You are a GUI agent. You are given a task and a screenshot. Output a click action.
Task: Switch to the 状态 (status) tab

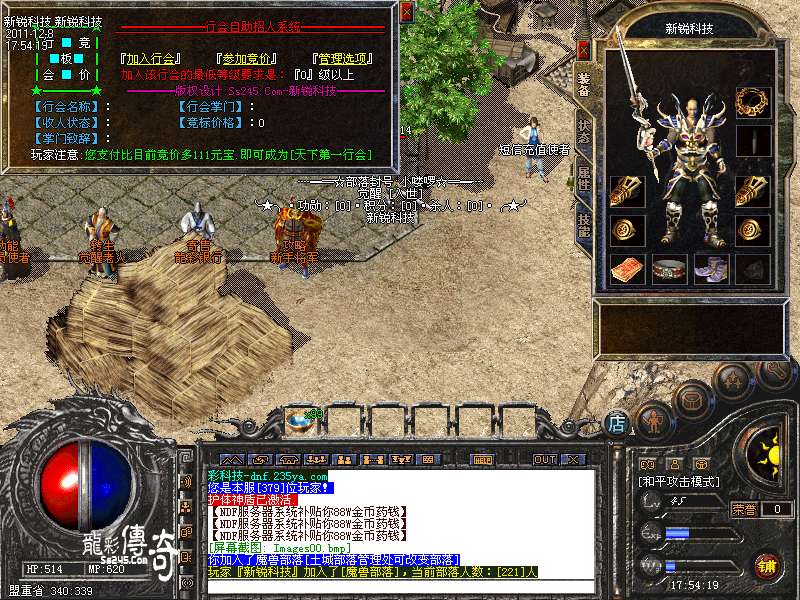click(x=584, y=133)
